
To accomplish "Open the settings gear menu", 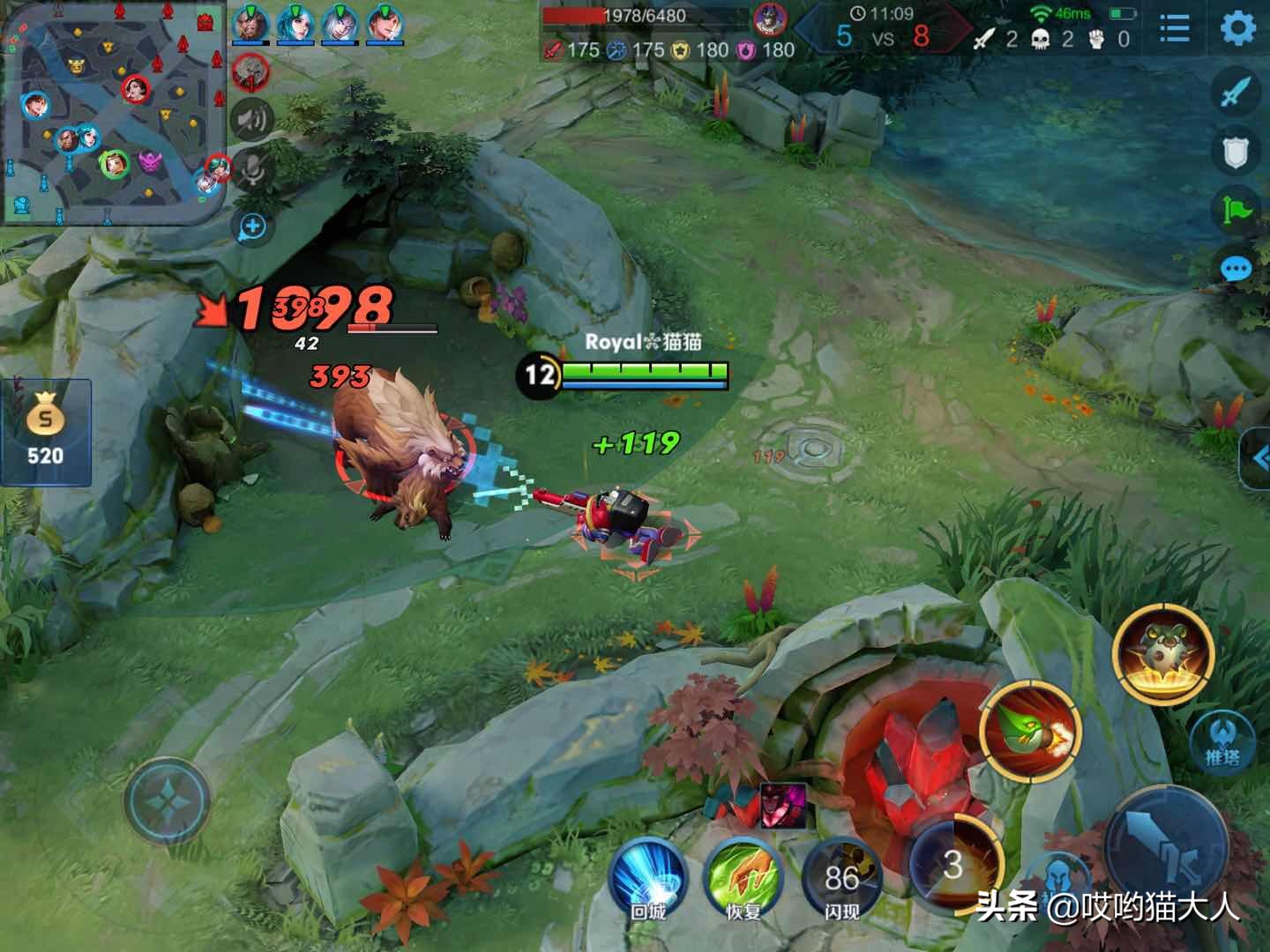I will pos(1238,29).
